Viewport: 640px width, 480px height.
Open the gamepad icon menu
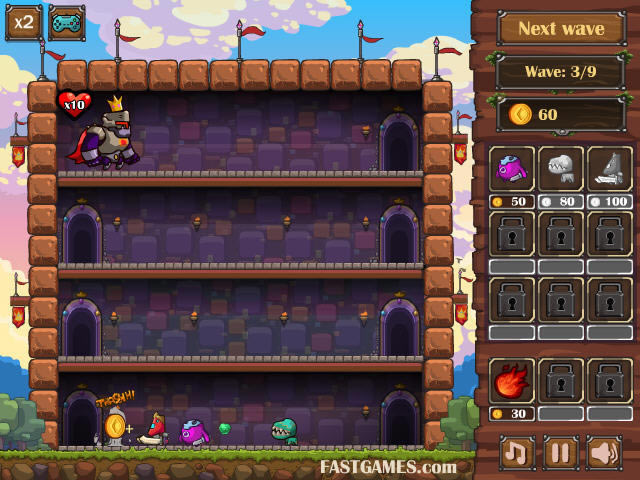tap(66, 22)
